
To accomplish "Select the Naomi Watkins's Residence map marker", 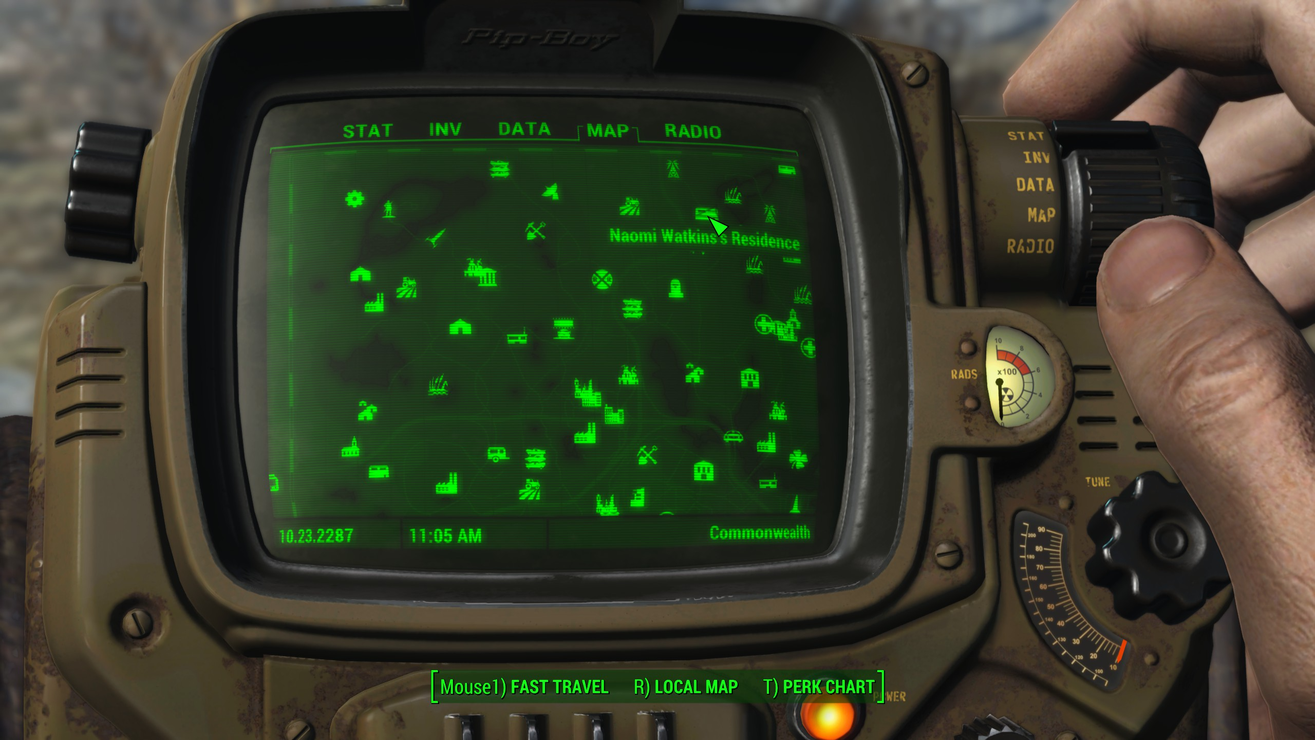I will click(705, 214).
